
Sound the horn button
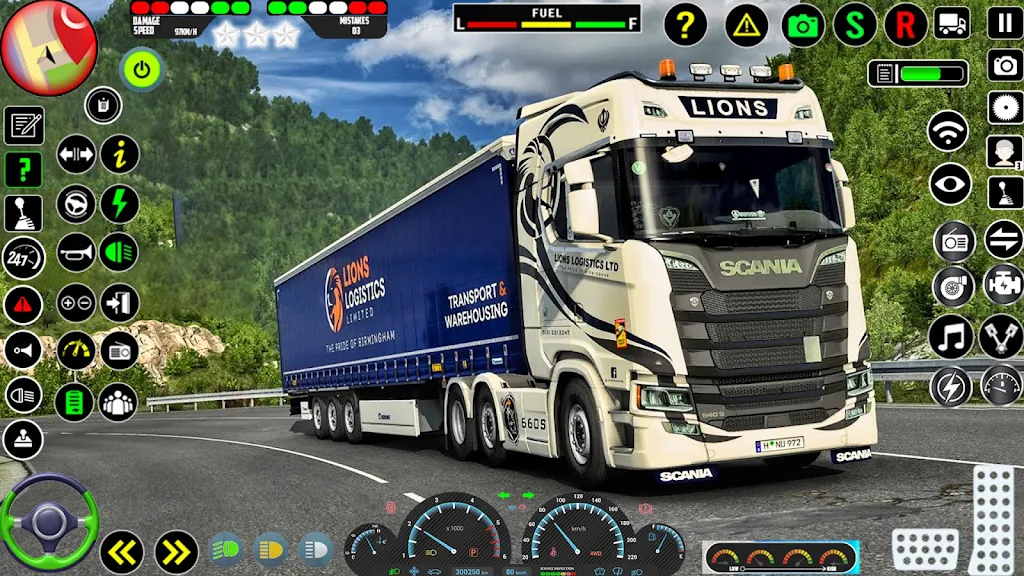[76, 252]
